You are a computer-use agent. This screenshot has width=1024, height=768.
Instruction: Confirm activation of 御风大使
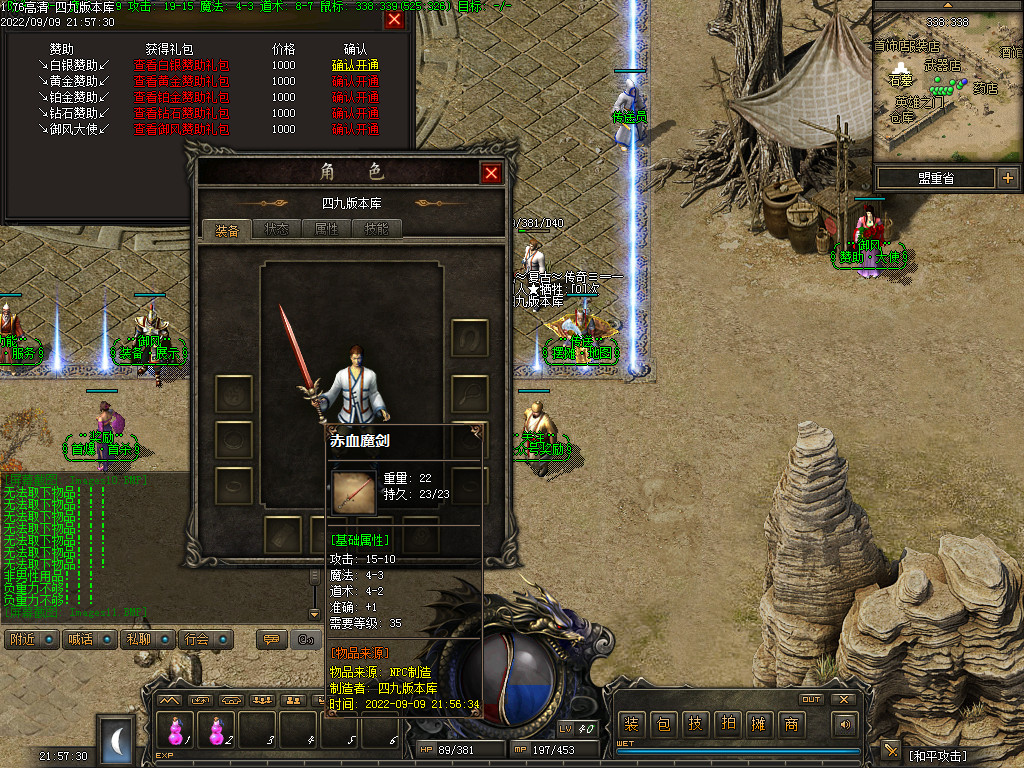[x=355, y=129]
